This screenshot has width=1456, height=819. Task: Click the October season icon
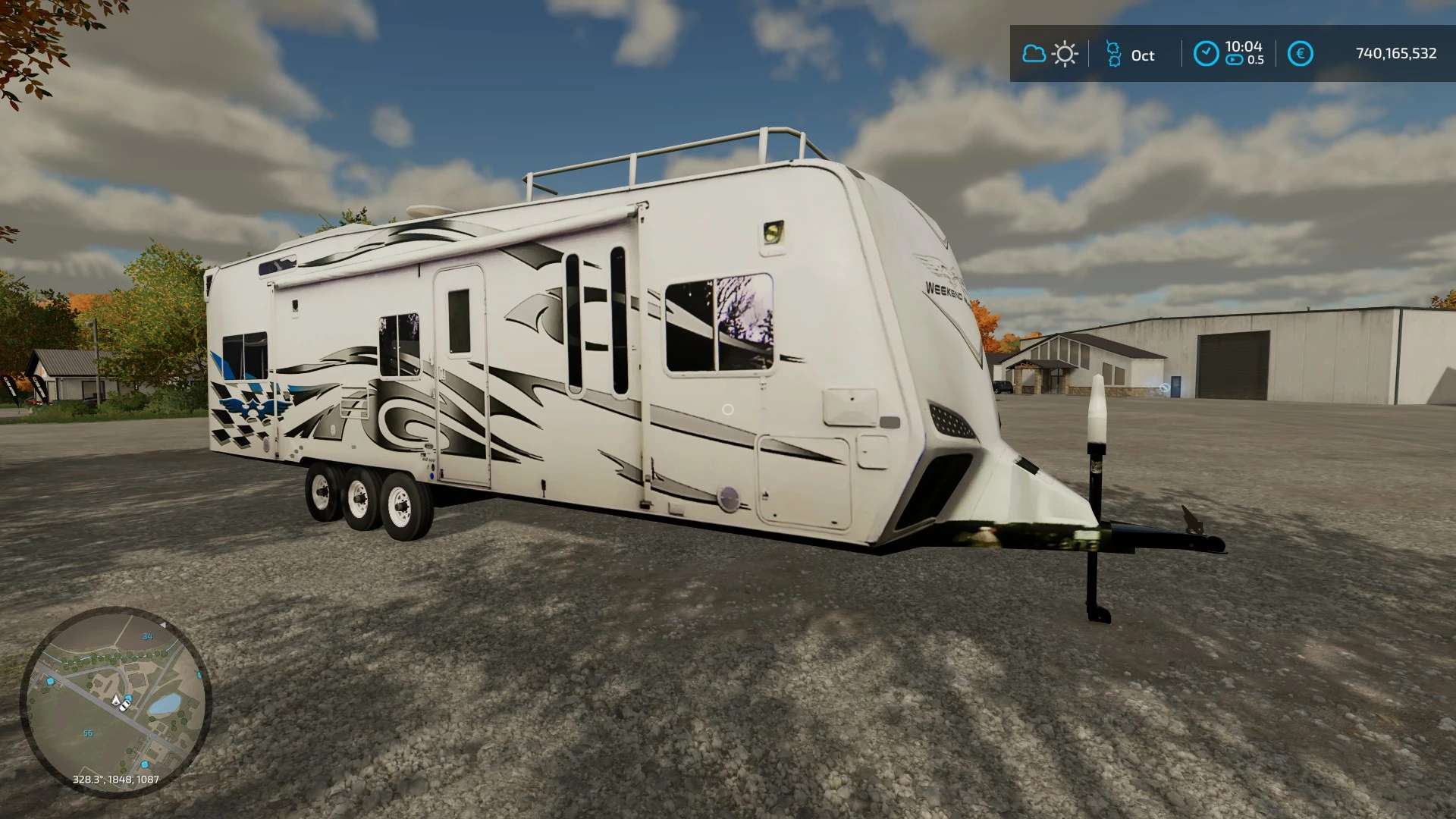coord(1113,54)
